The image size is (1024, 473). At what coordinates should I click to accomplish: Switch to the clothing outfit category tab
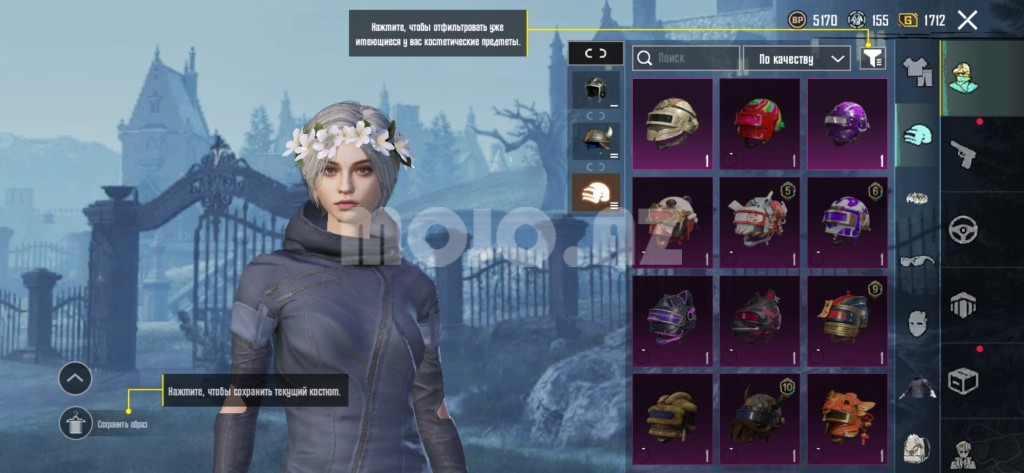(917, 71)
